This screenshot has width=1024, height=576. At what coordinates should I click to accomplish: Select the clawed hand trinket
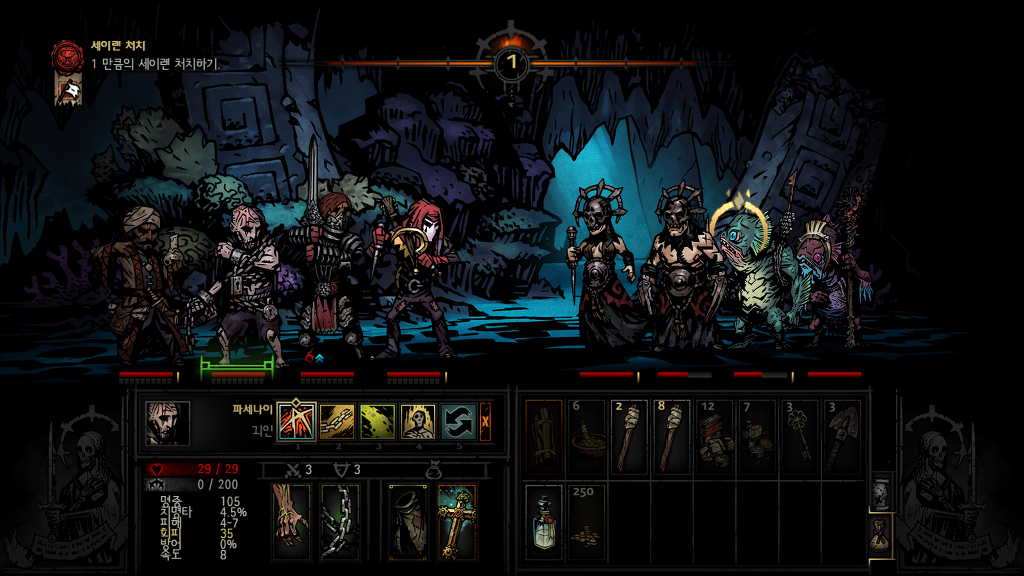[293, 521]
